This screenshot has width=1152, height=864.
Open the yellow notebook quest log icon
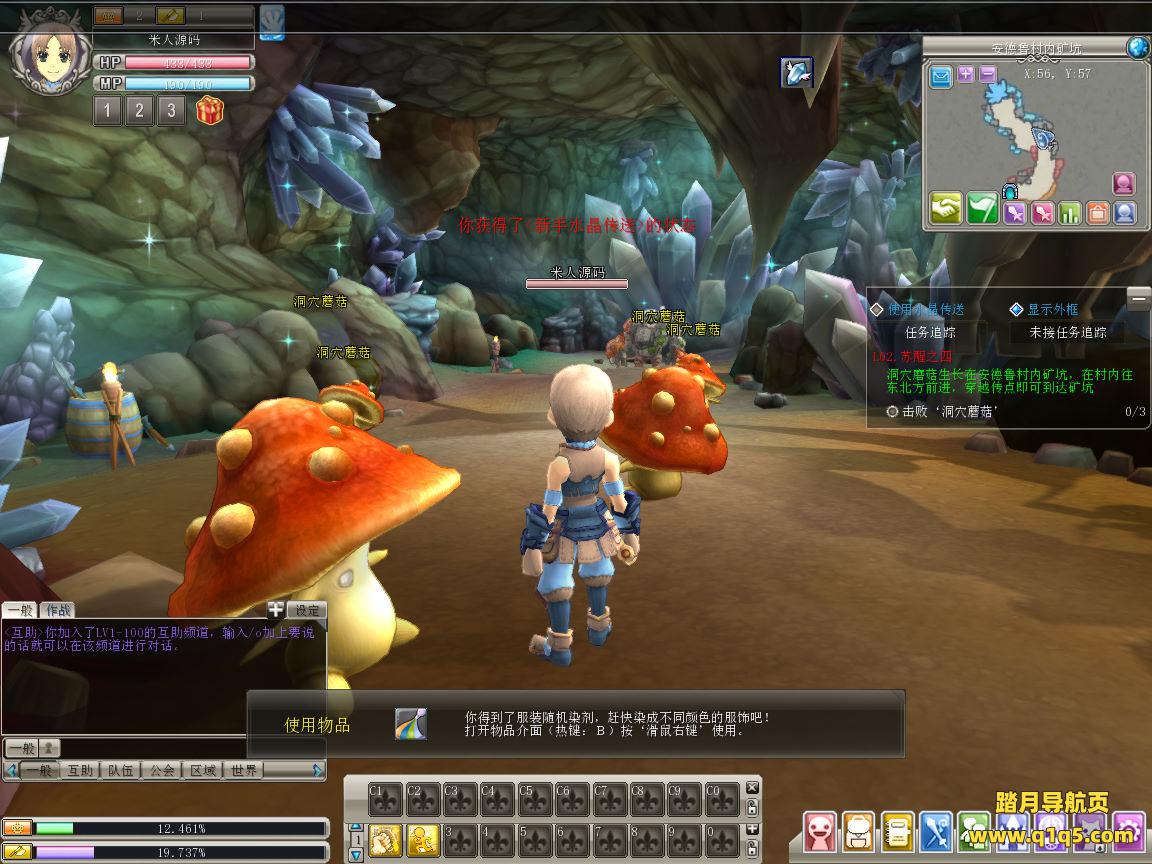897,831
